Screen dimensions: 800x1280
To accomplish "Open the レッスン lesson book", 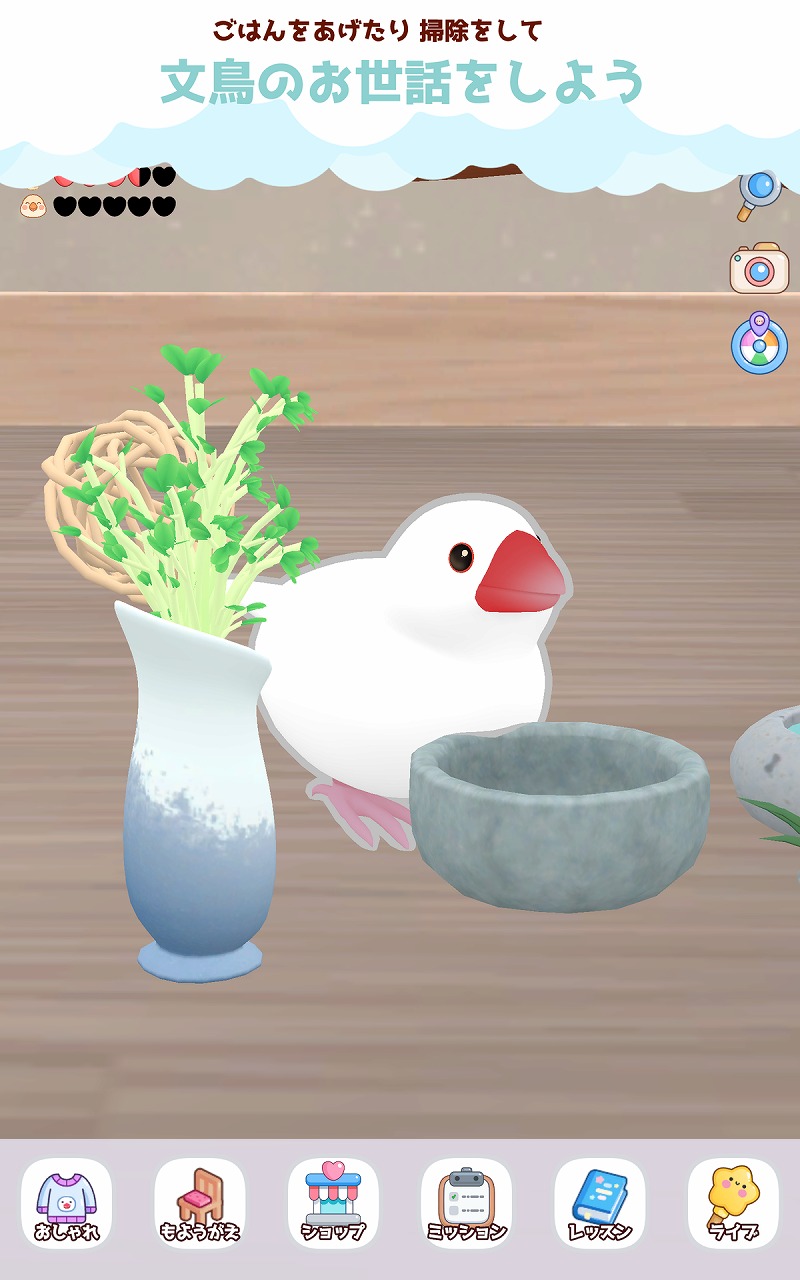I will tap(599, 1203).
